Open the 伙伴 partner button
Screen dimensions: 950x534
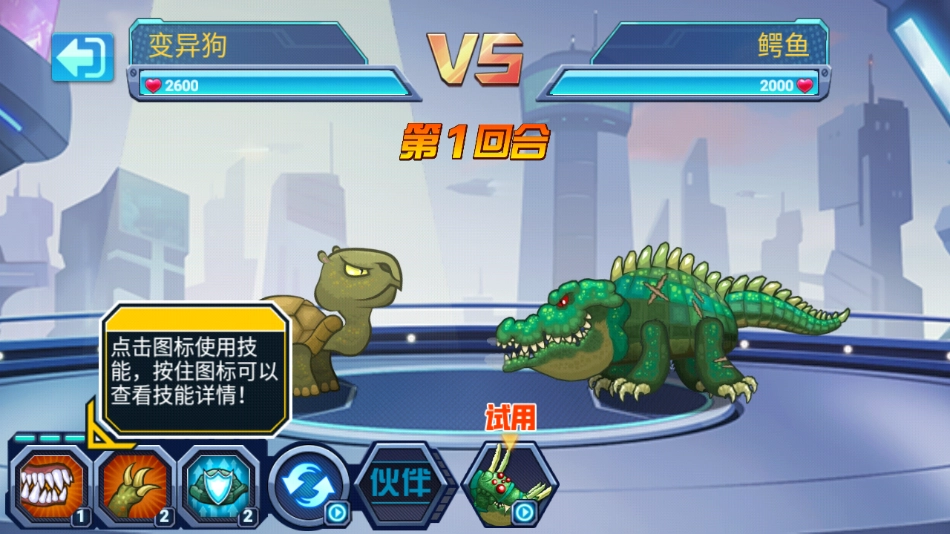(399, 484)
